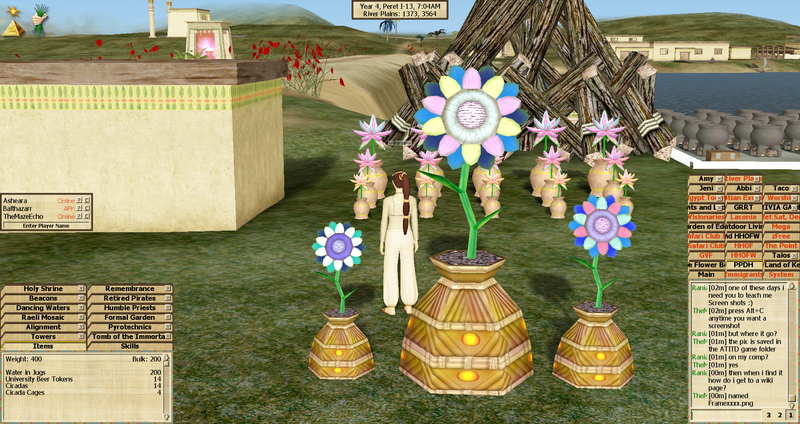
Task: Switch to the Skills tab
Action: tap(130, 346)
